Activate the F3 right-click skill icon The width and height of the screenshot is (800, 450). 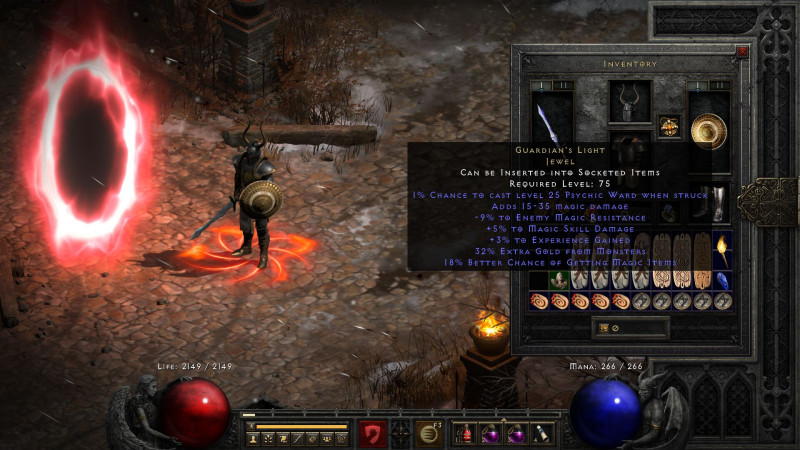430,433
